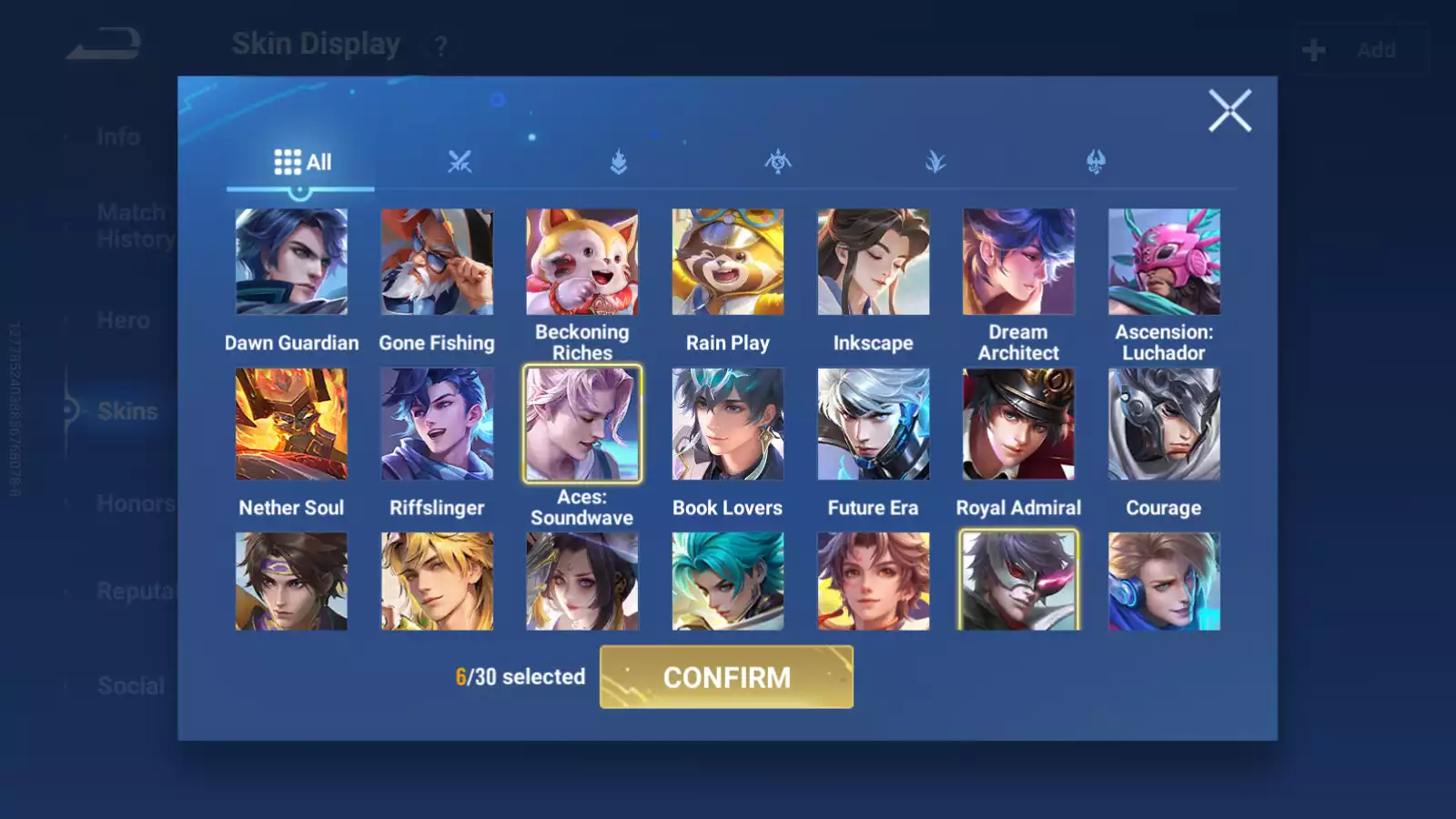The image size is (1456, 819).
Task: Open the Match History sidebar entry
Action: (131, 225)
